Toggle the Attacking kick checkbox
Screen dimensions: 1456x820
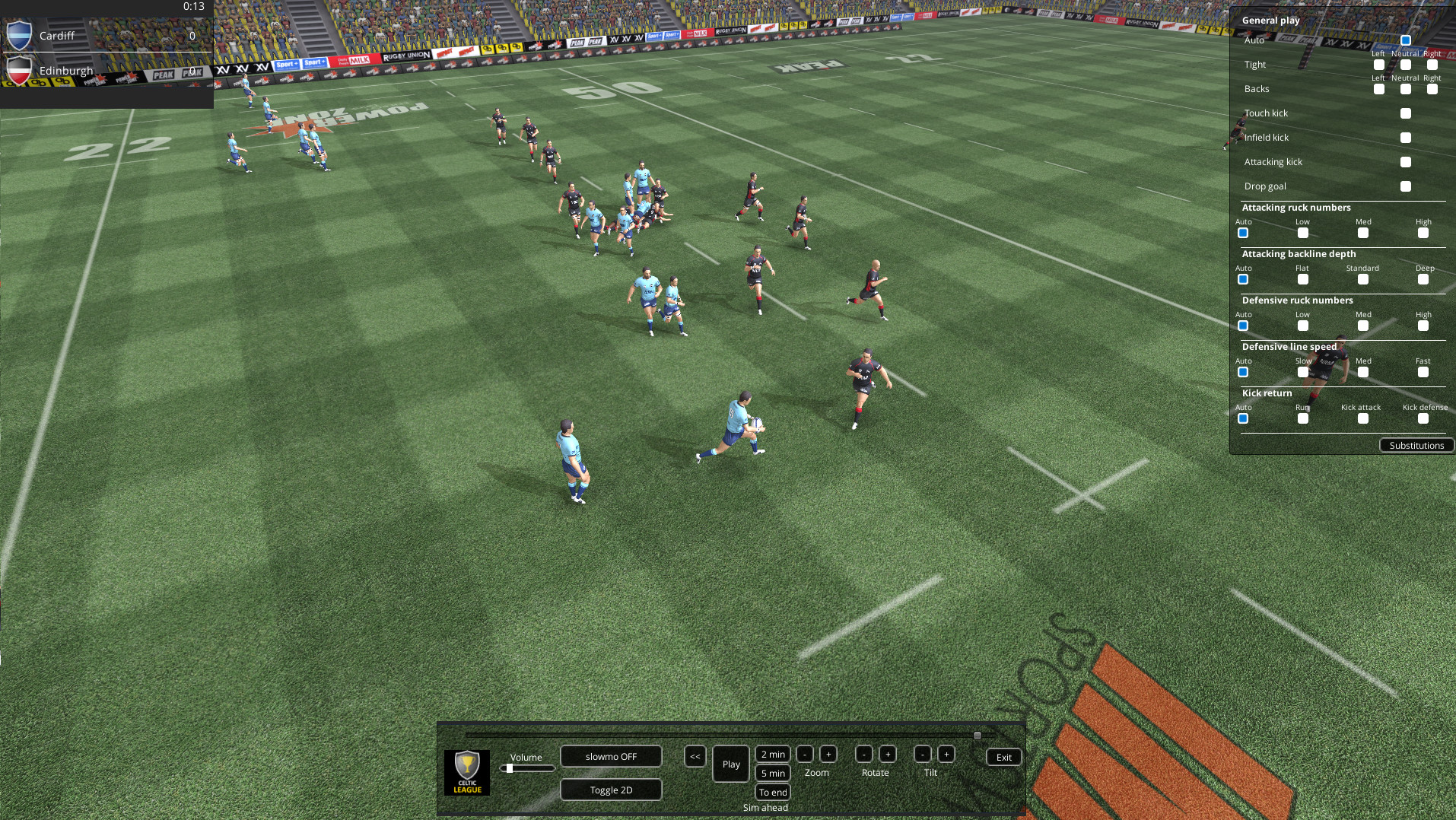[x=1405, y=161]
